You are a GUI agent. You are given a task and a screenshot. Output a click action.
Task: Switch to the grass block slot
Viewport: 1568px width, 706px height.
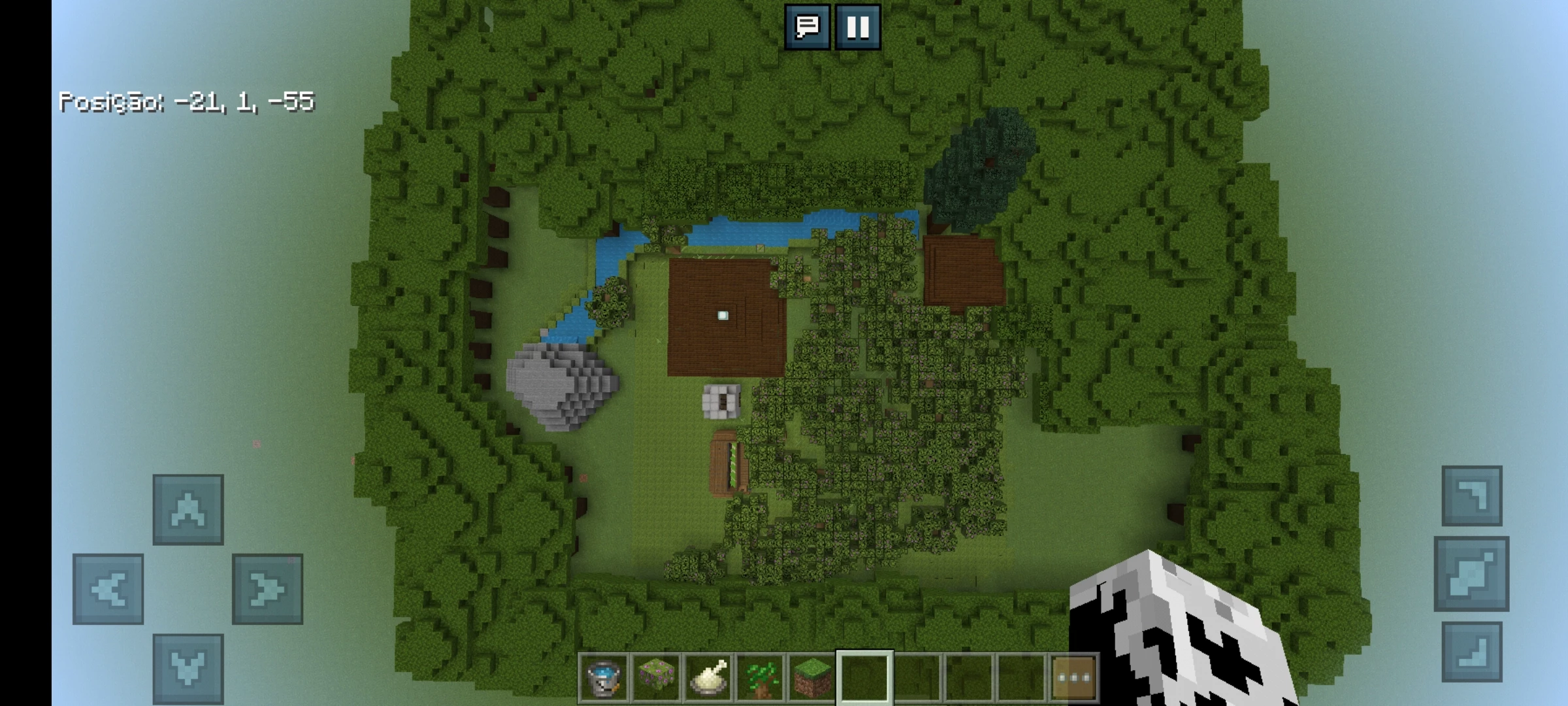pyautogui.click(x=812, y=677)
